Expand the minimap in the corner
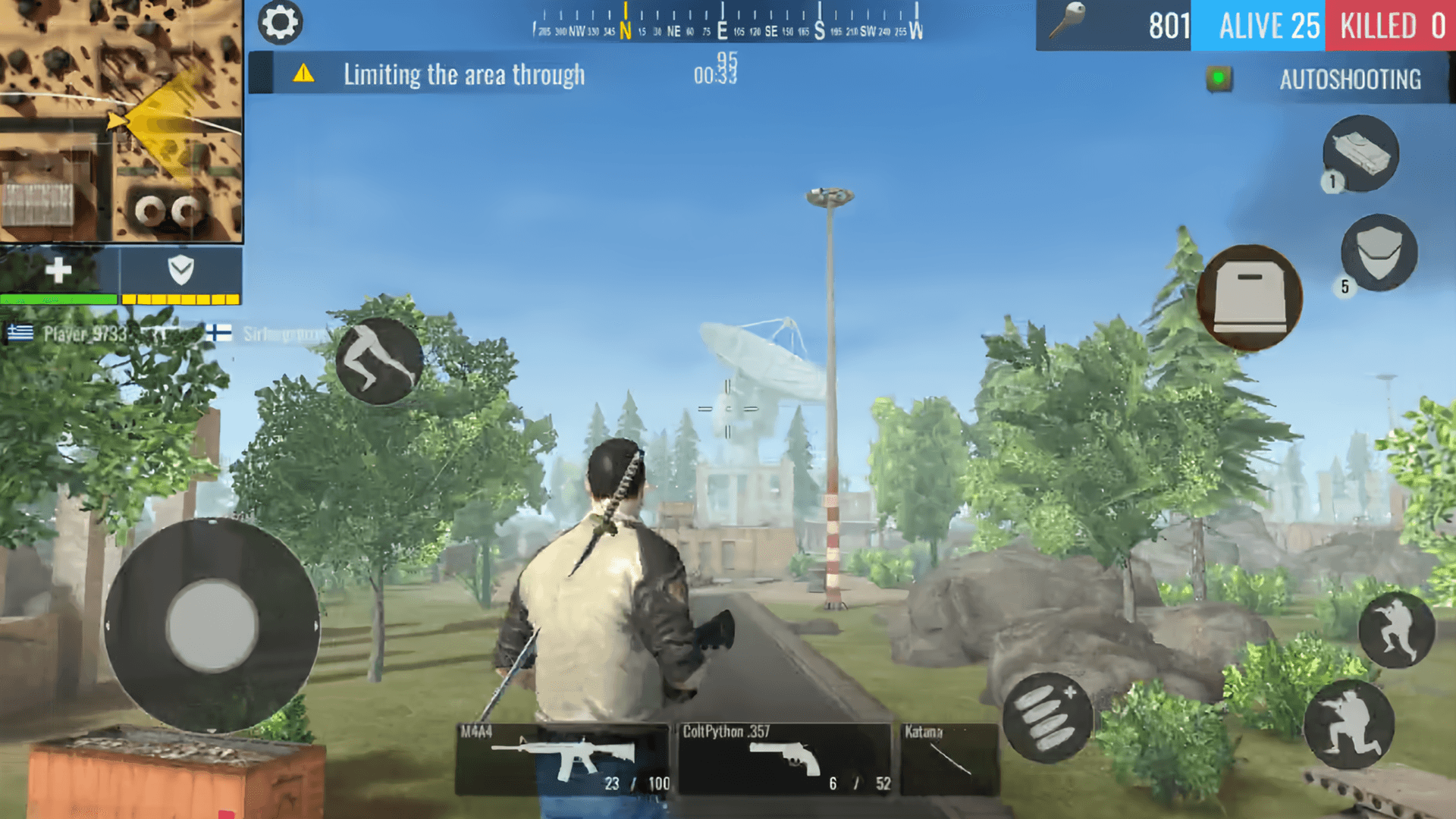Viewport: 1456px width, 819px height. pos(121,121)
